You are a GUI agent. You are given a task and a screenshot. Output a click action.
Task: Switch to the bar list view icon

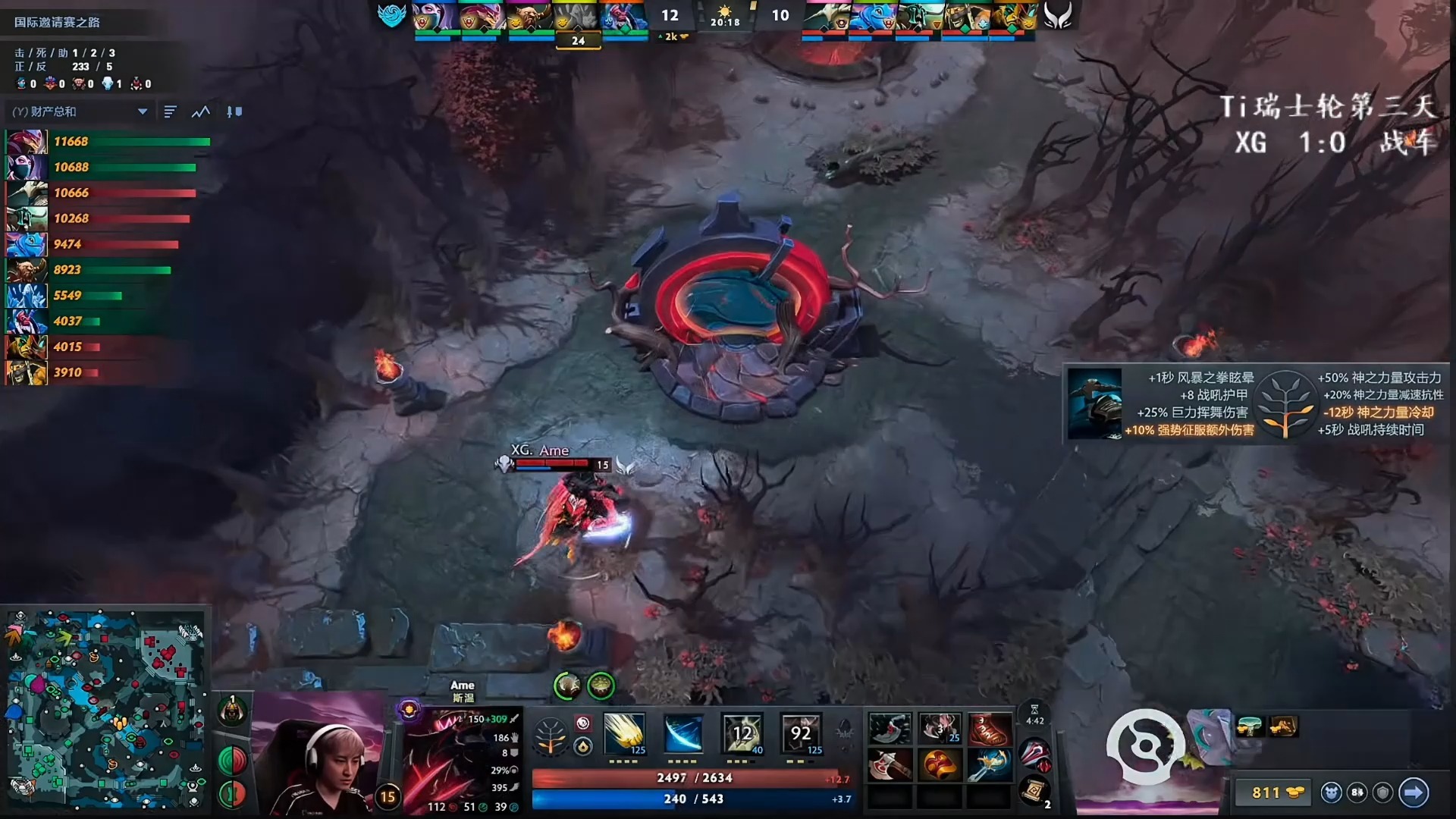pyautogui.click(x=170, y=111)
